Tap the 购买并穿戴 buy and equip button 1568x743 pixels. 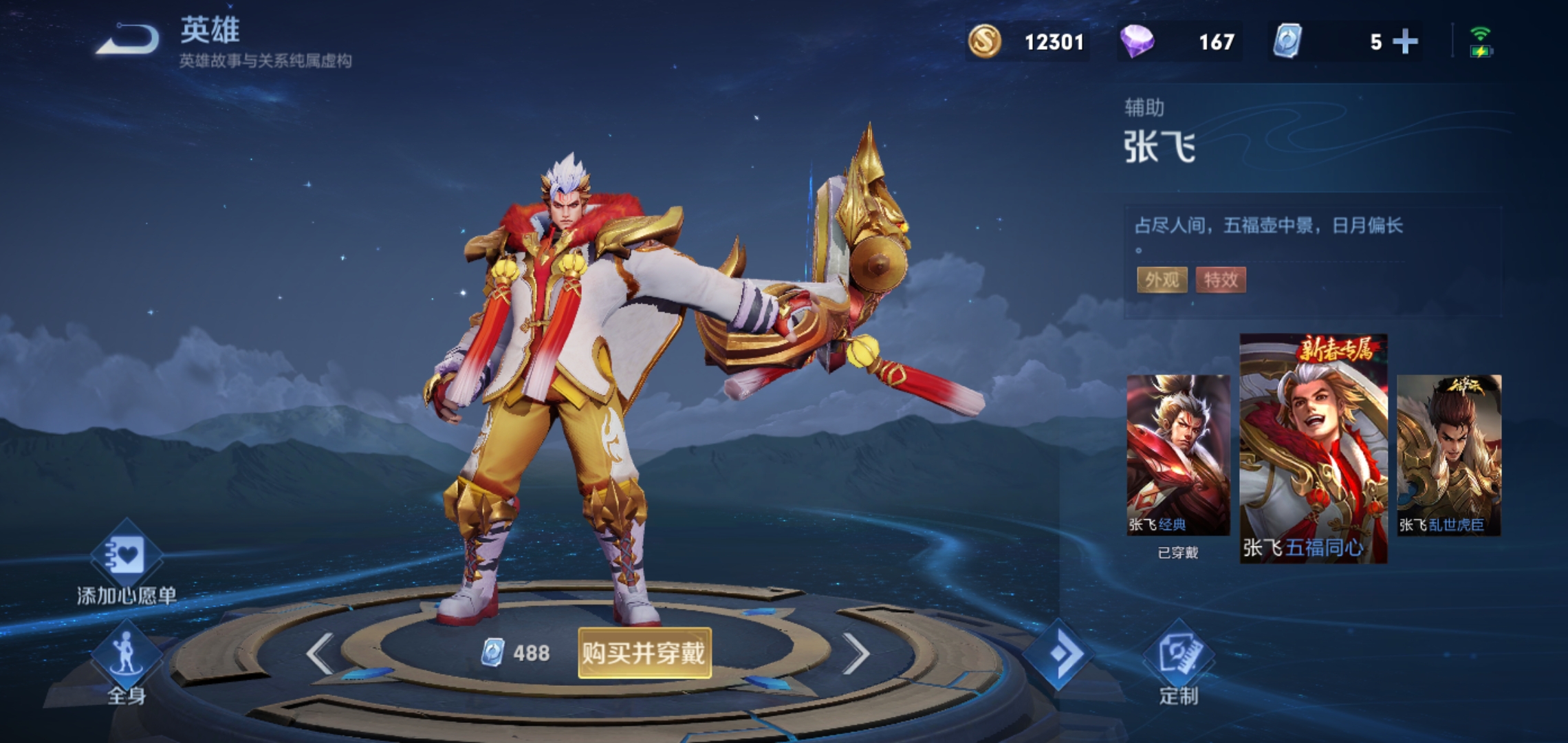pyautogui.click(x=644, y=652)
